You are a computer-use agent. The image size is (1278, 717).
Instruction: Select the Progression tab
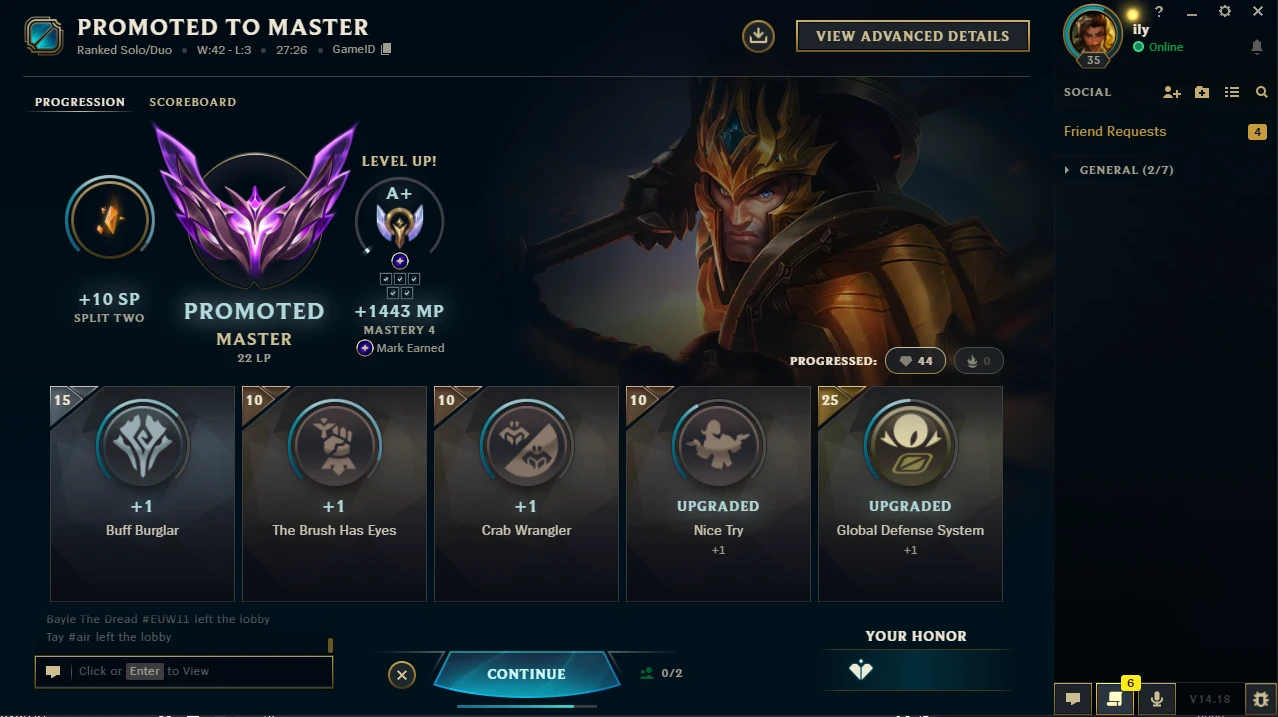click(x=80, y=102)
